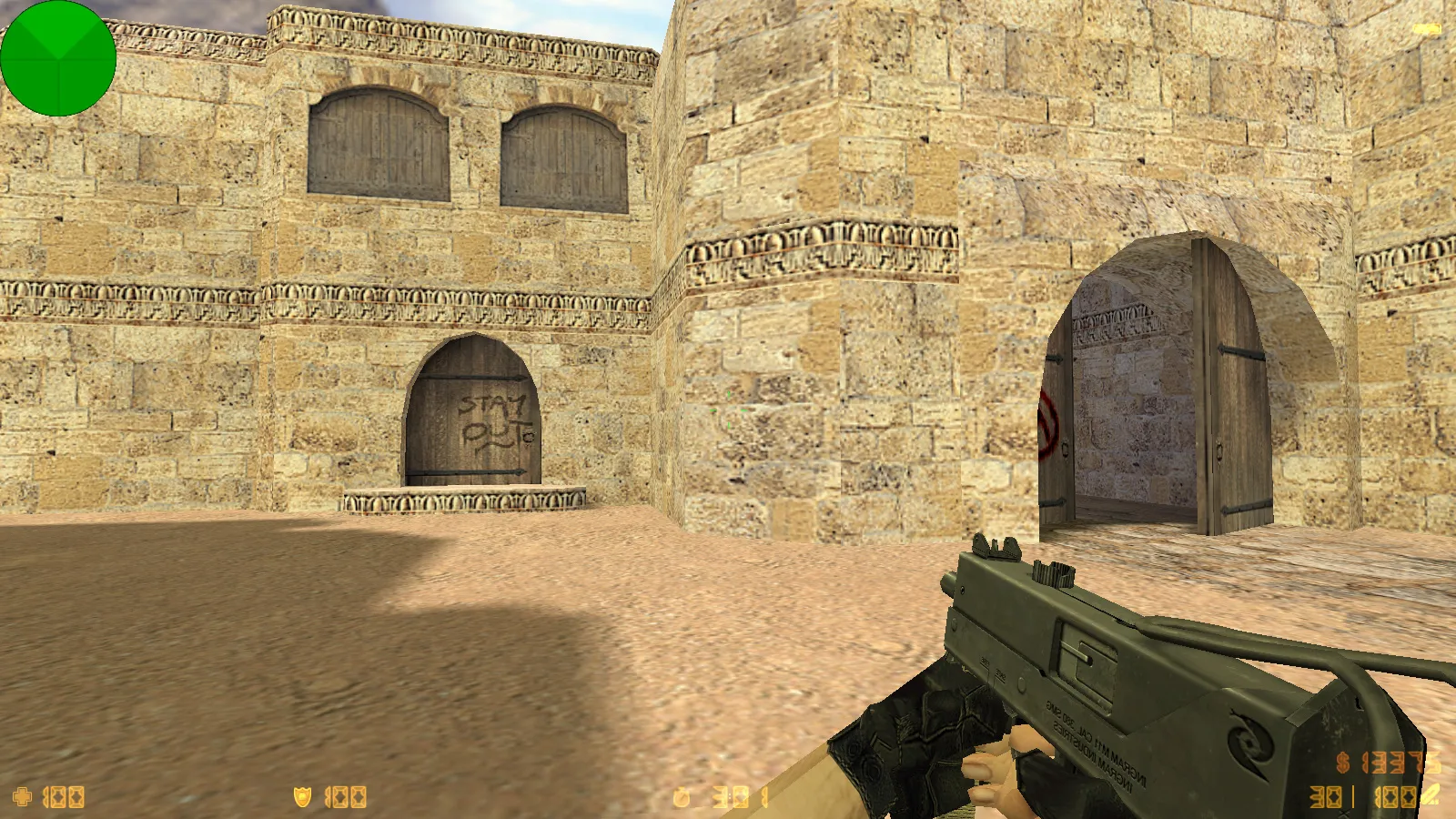Click the health cross icon on the HUD
The image size is (1456, 819).
point(22,795)
